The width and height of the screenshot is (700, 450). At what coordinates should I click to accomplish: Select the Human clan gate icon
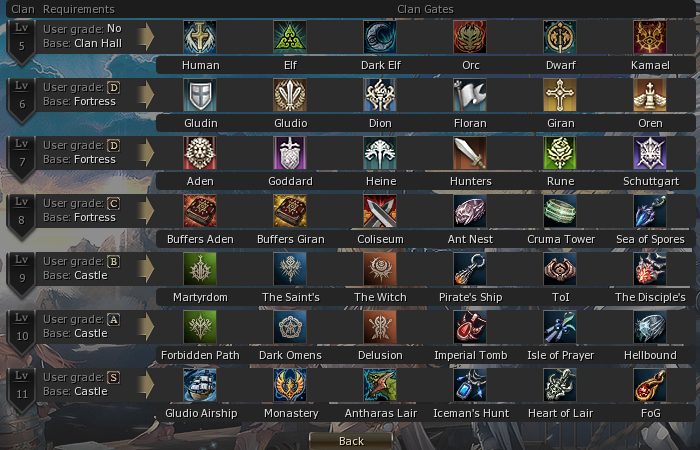pyautogui.click(x=200, y=38)
